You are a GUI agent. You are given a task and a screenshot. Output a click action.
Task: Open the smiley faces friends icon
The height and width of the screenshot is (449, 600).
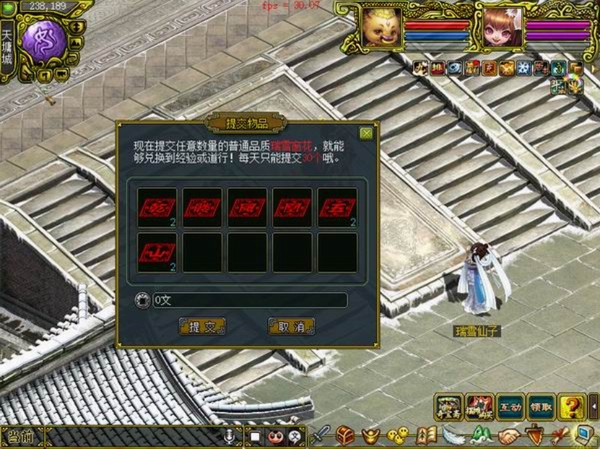[398, 436]
